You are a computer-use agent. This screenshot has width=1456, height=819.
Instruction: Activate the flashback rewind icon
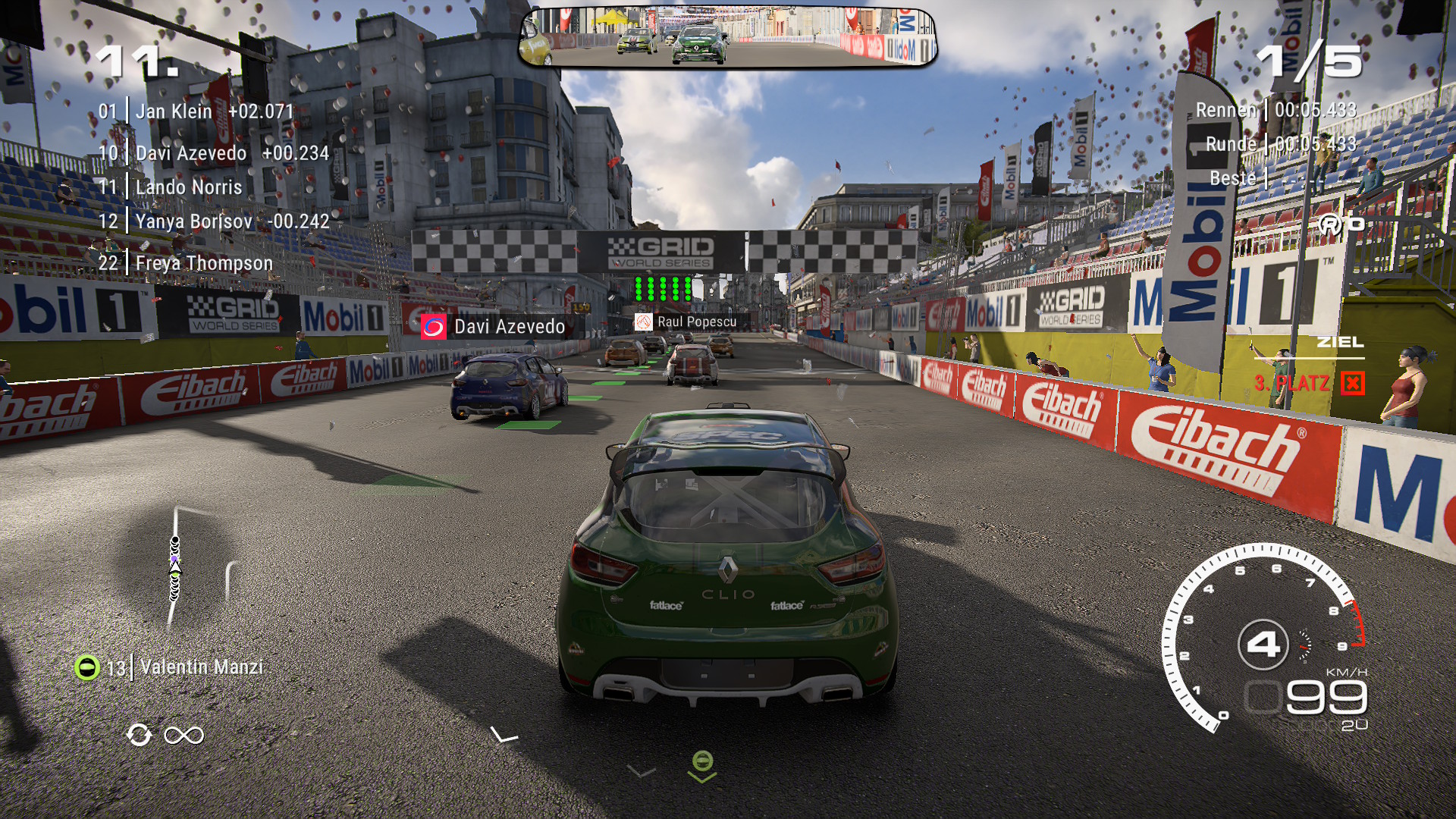click(139, 735)
